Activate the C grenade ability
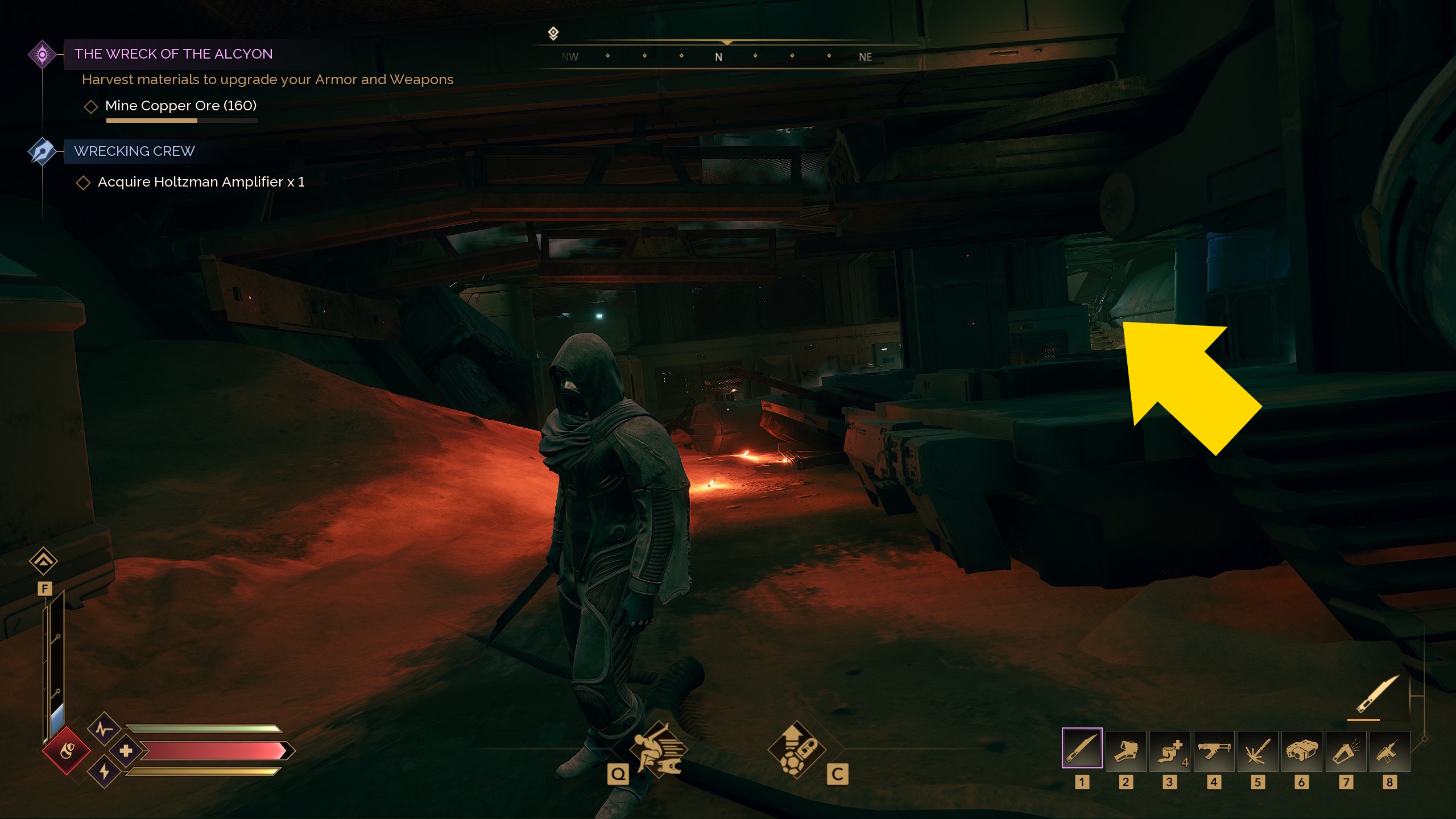The image size is (1456, 819). coord(797,751)
